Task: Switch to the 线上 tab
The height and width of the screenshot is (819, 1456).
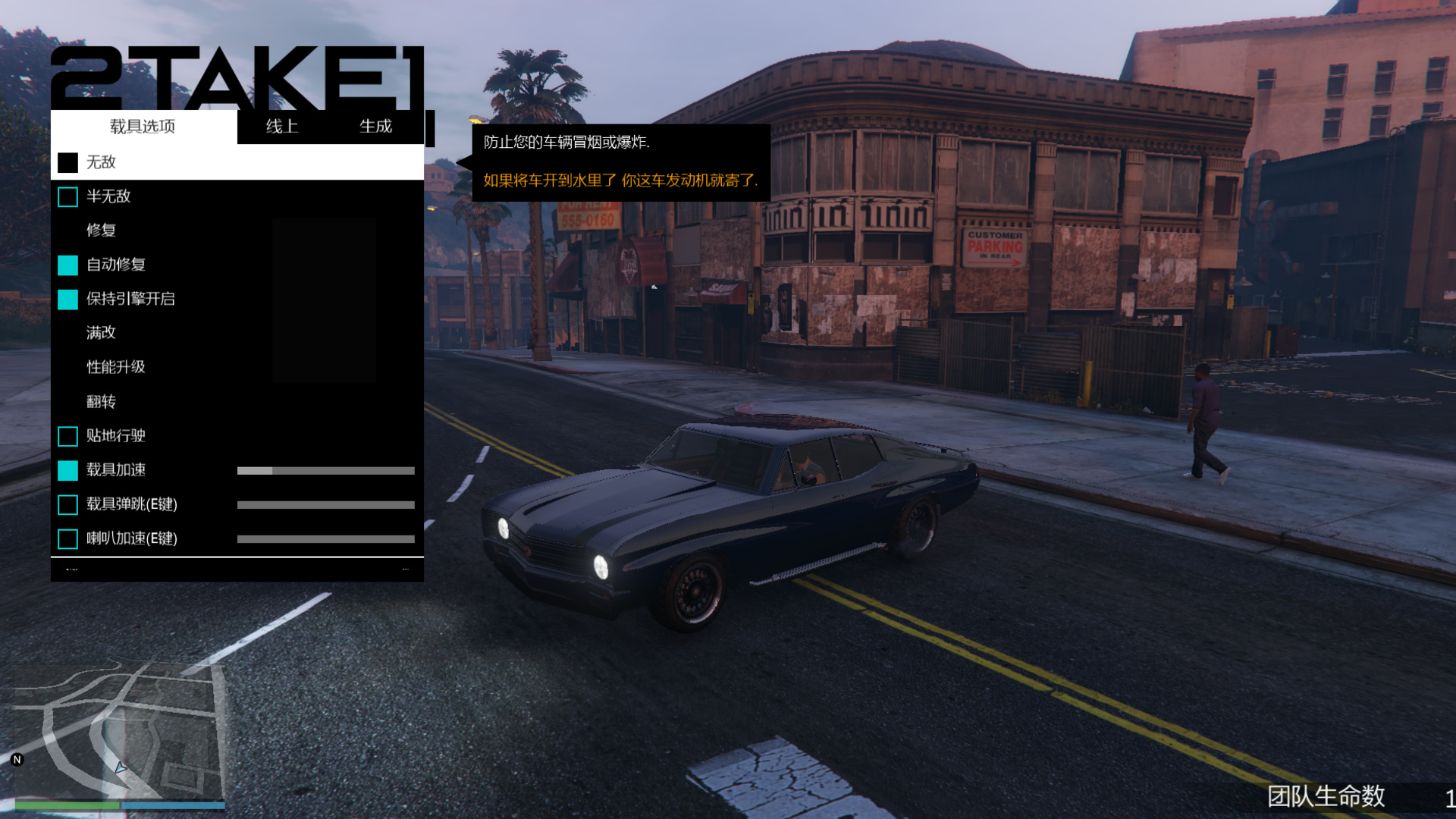Action: point(282,127)
